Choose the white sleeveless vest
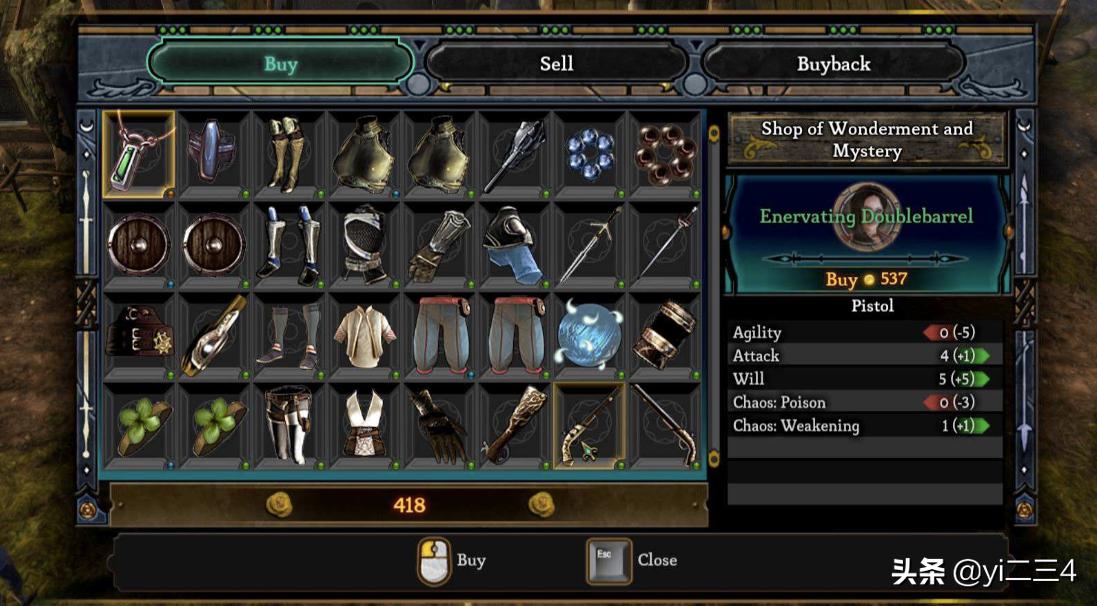 (x=364, y=424)
